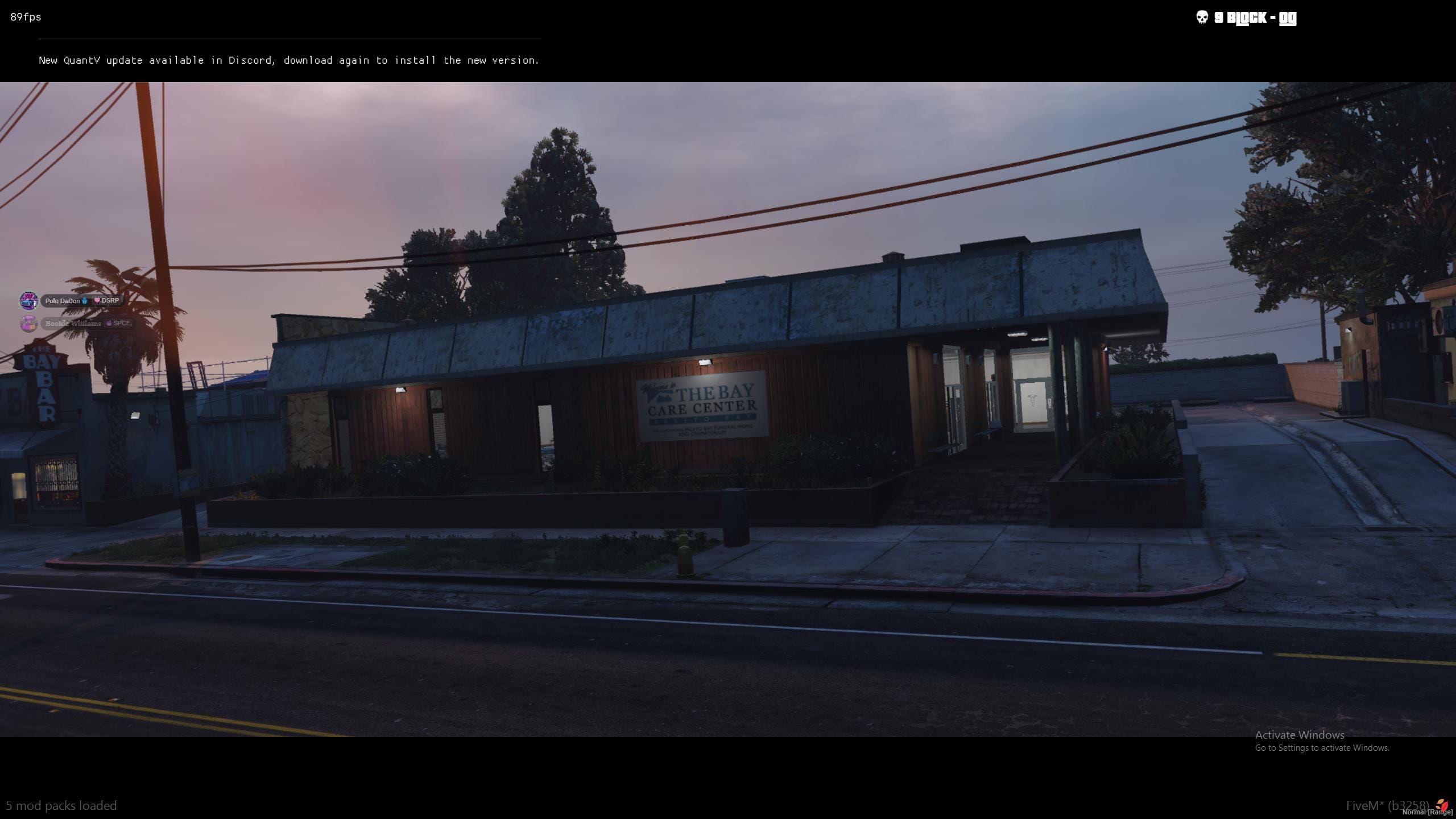Select Polo DaDon's circular avatar icon
This screenshot has height=819, width=1456.
(28, 301)
